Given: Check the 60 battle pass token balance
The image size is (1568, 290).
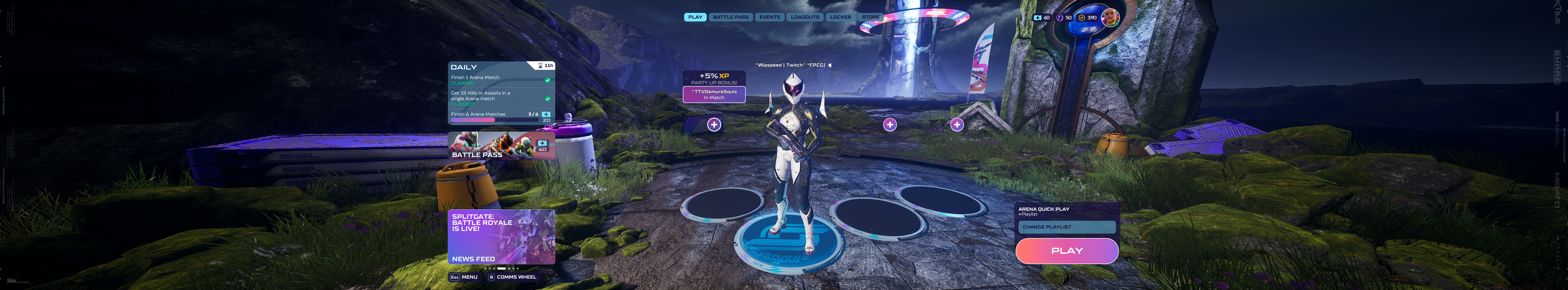Looking at the screenshot, I should pyautogui.click(x=1041, y=18).
